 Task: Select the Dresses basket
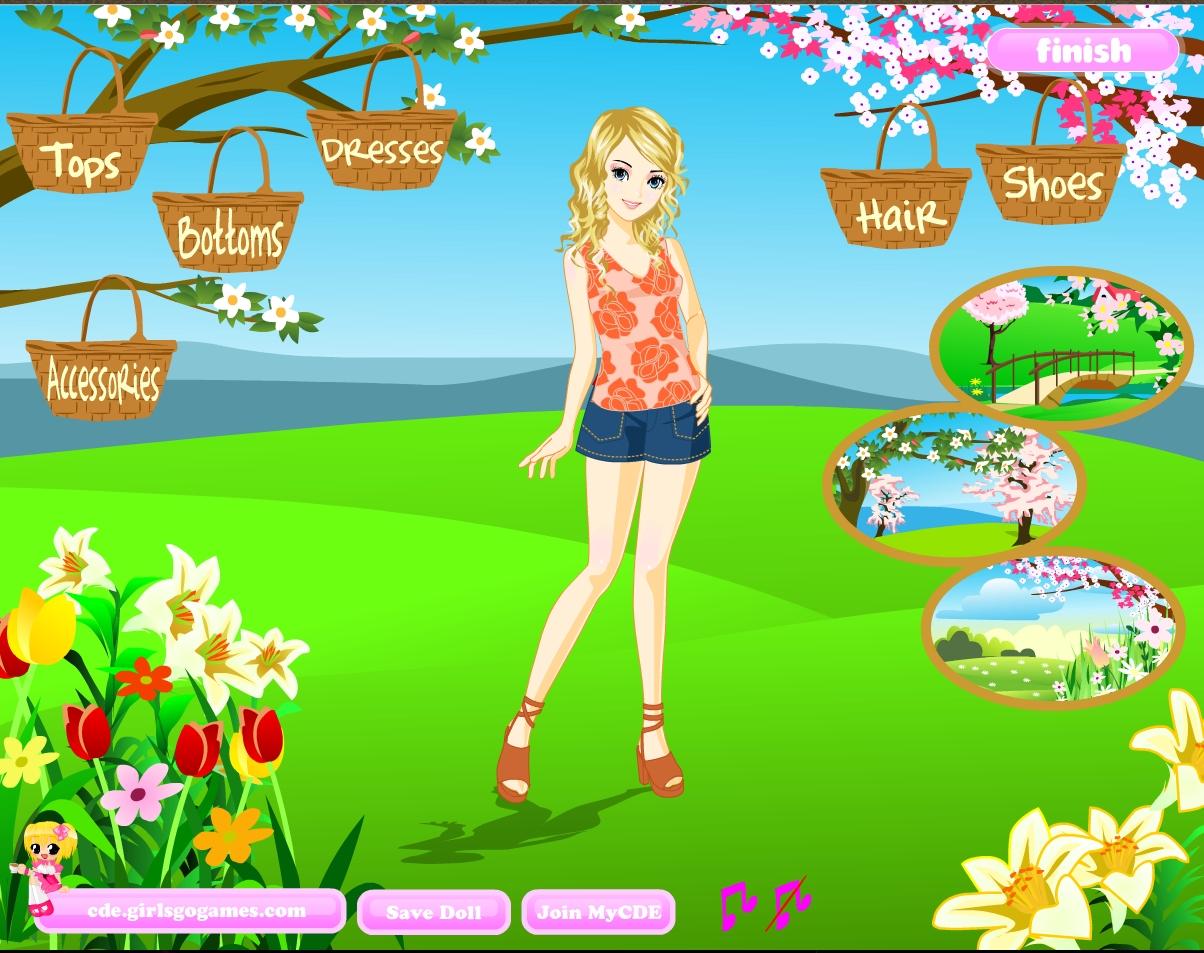[x=381, y=151]
